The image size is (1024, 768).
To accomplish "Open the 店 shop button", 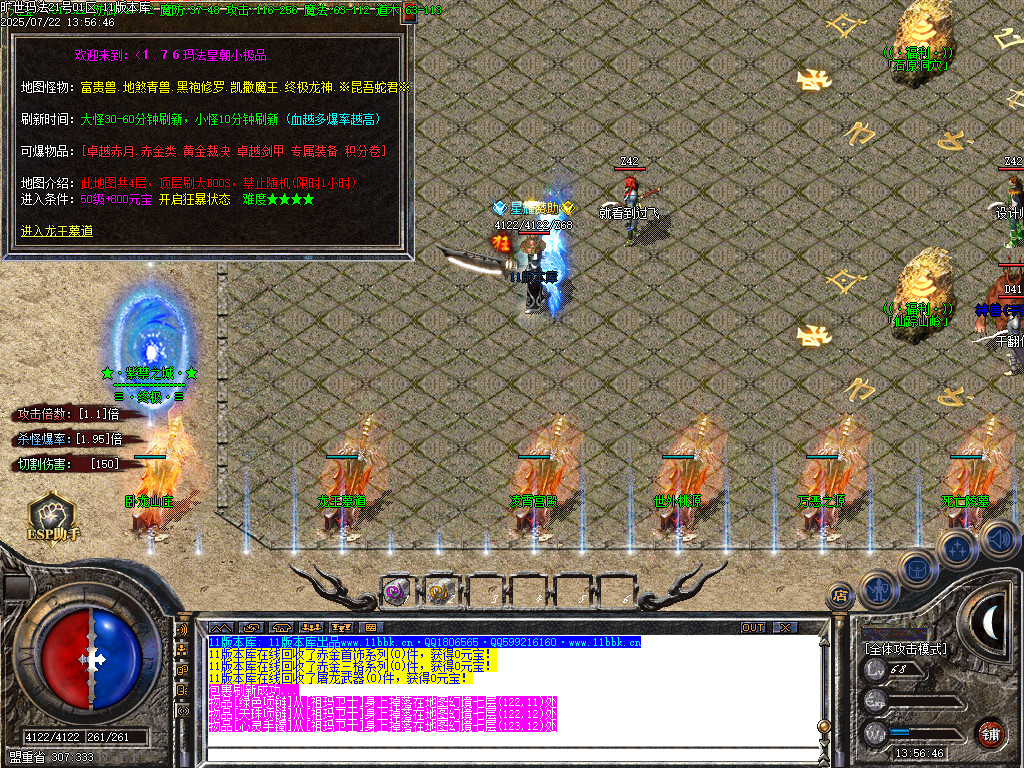I will coord(840,597).
